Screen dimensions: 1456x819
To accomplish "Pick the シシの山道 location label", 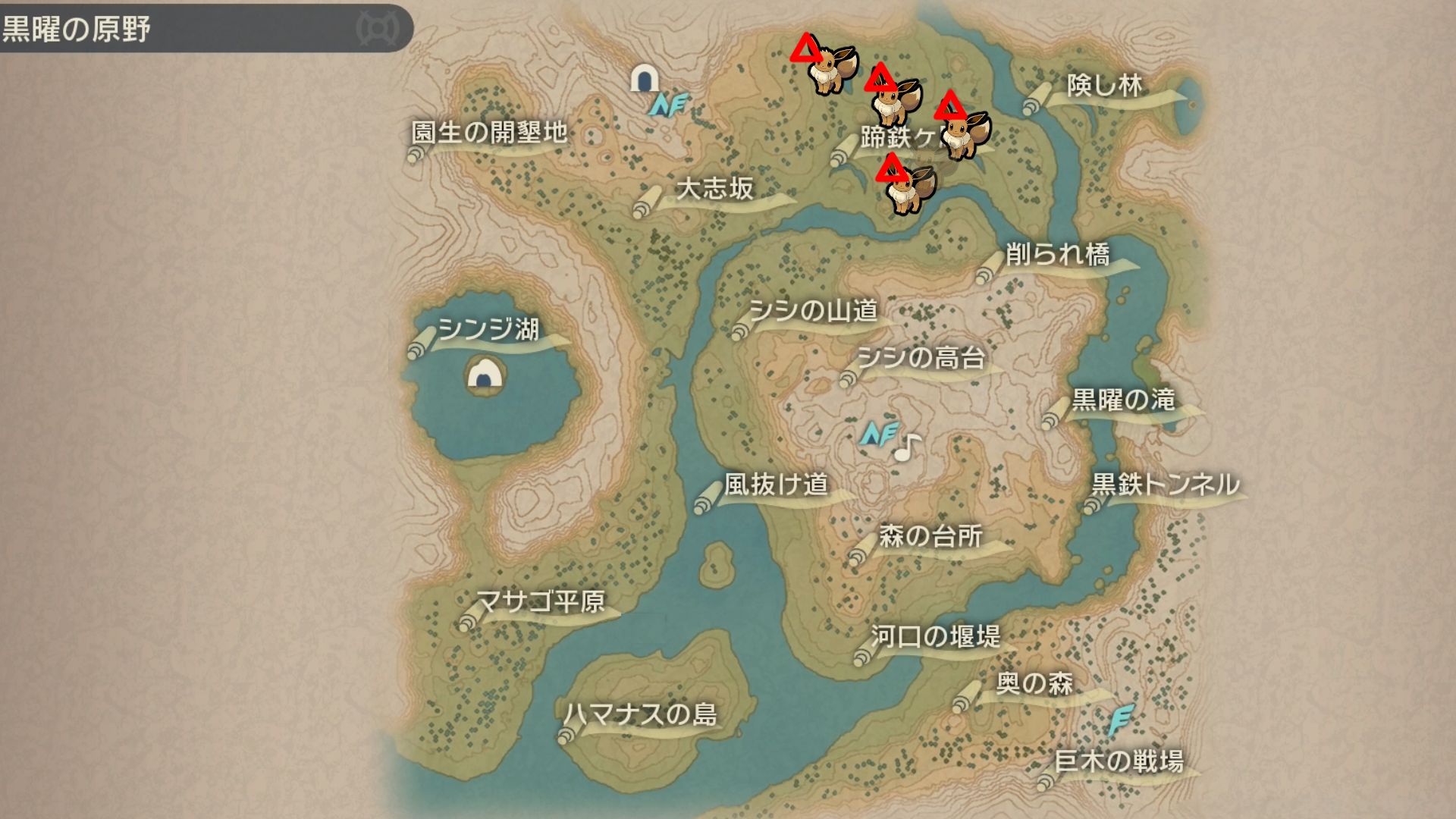I will (x=812, y=311).
